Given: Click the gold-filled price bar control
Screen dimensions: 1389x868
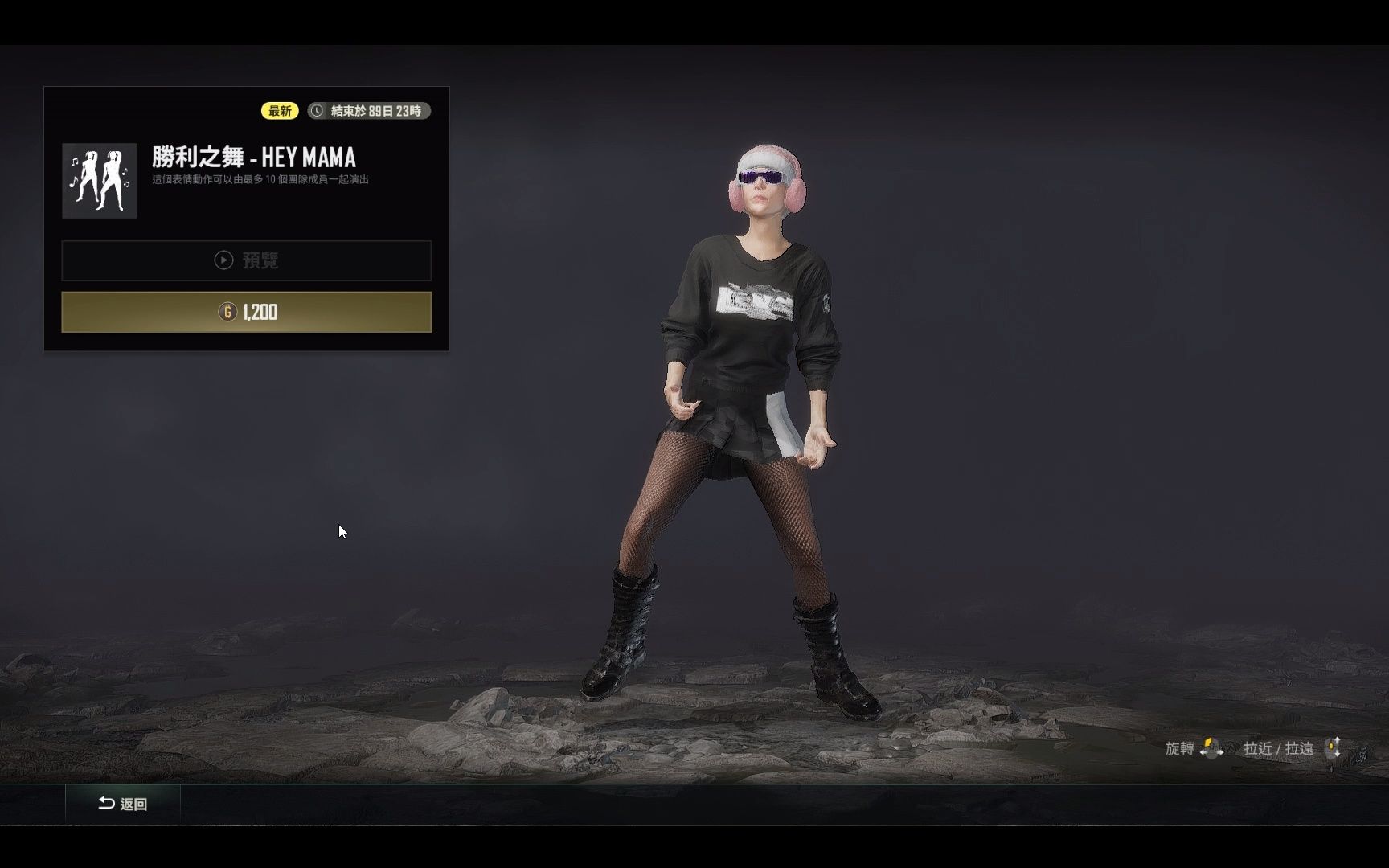Looking at the screenshot, I should point(245,313).
